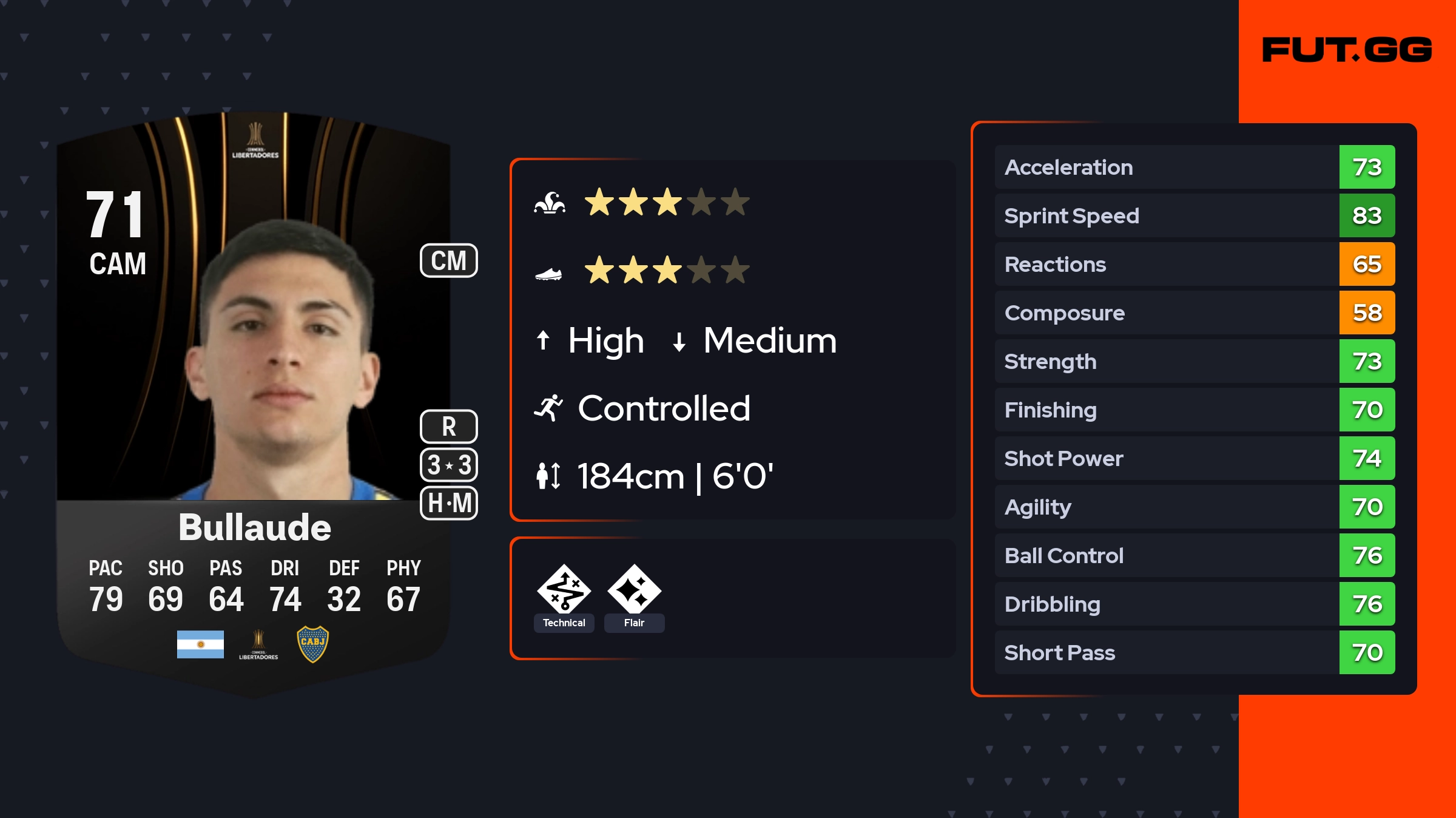Click the CM alternate position badge
This screenshot has width=1456, height=818.
449,261
